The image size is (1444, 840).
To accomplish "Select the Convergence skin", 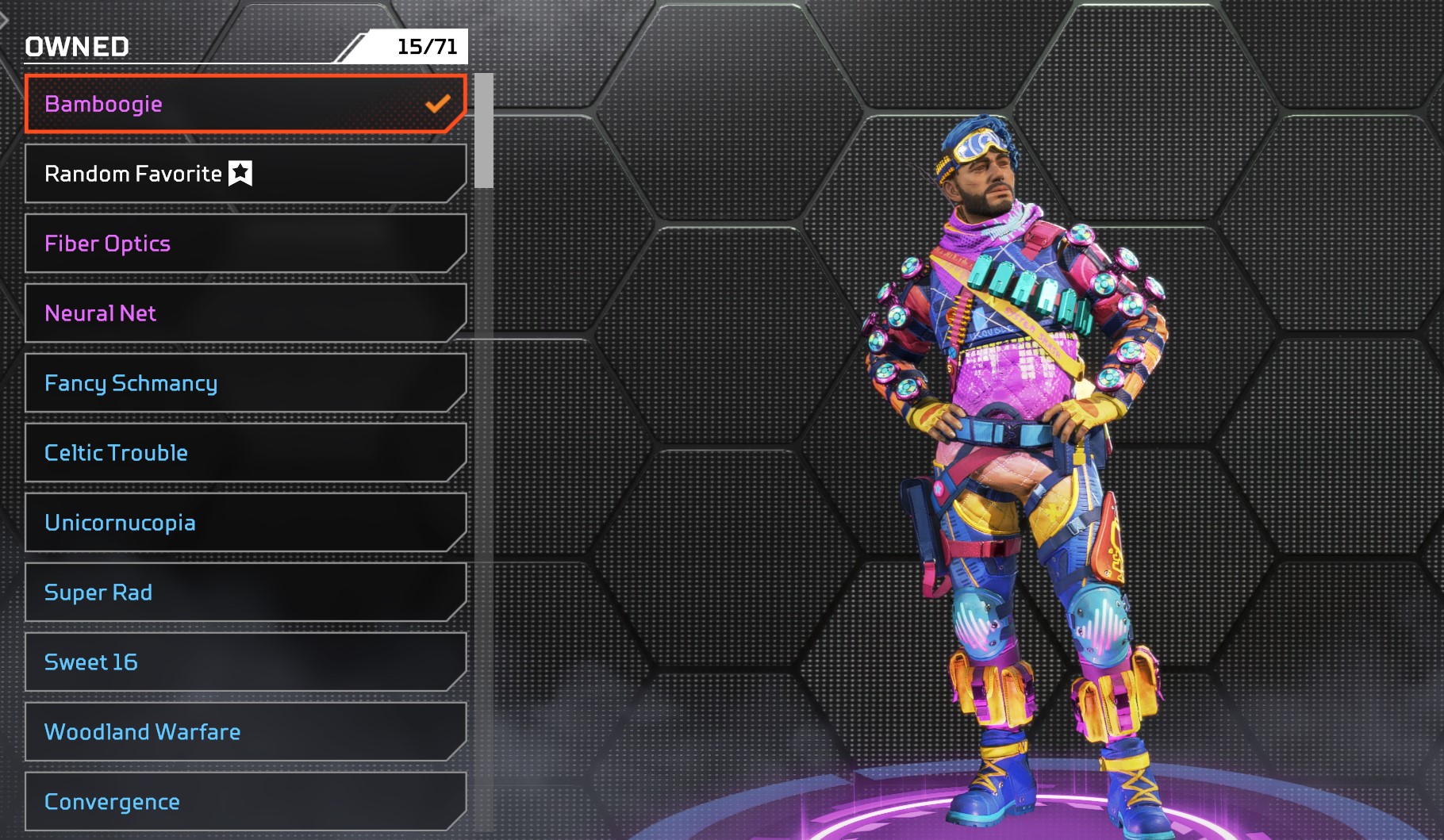I will pos(245,802).
